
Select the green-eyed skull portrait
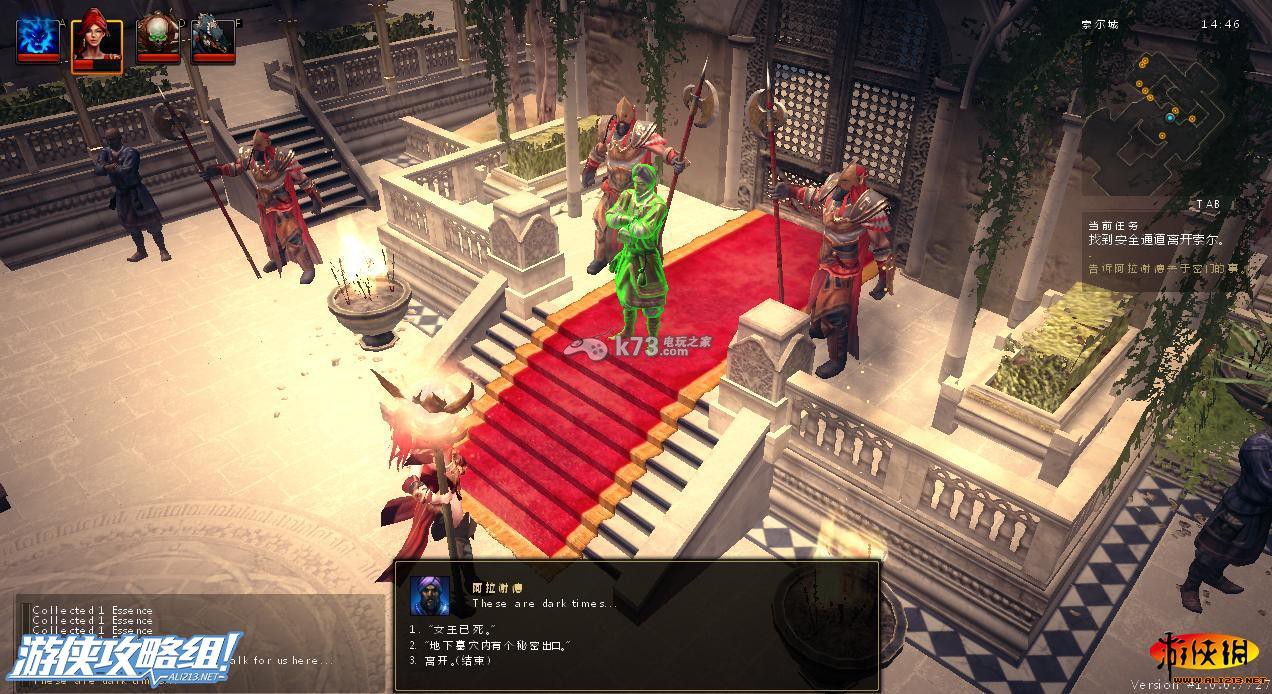(157, 37)
